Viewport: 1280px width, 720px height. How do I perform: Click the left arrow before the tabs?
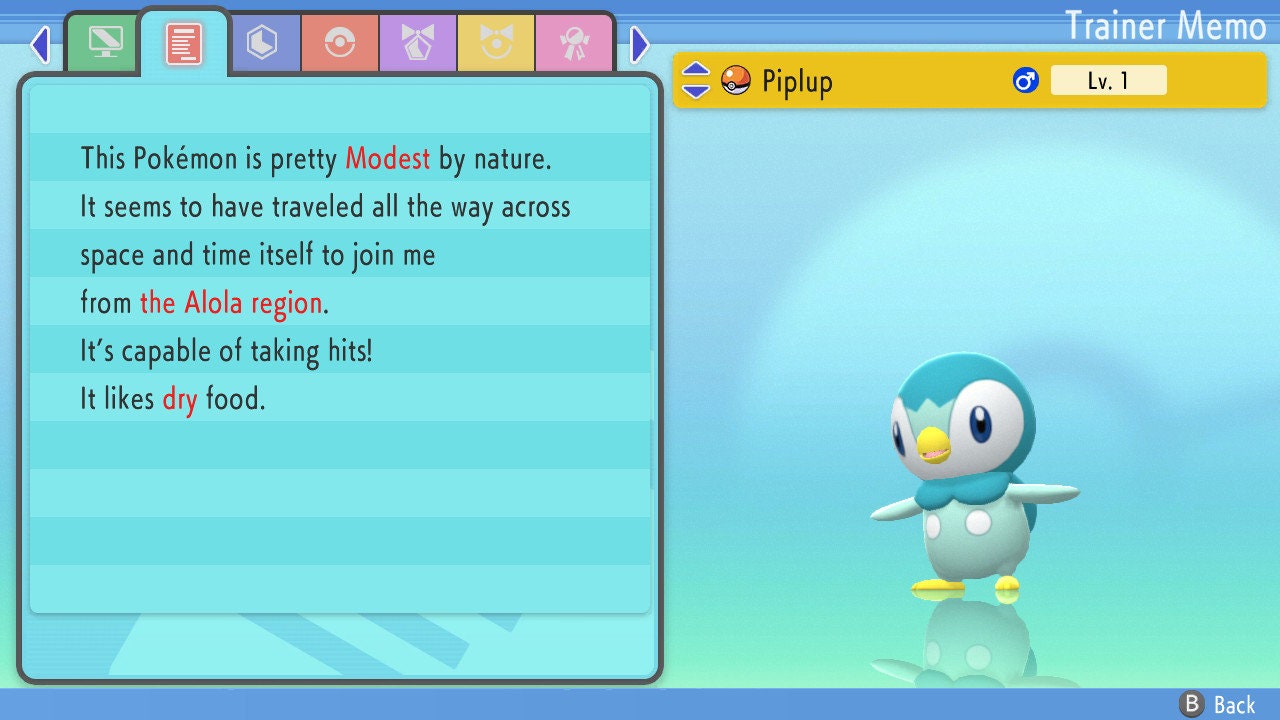coord(40,44)
